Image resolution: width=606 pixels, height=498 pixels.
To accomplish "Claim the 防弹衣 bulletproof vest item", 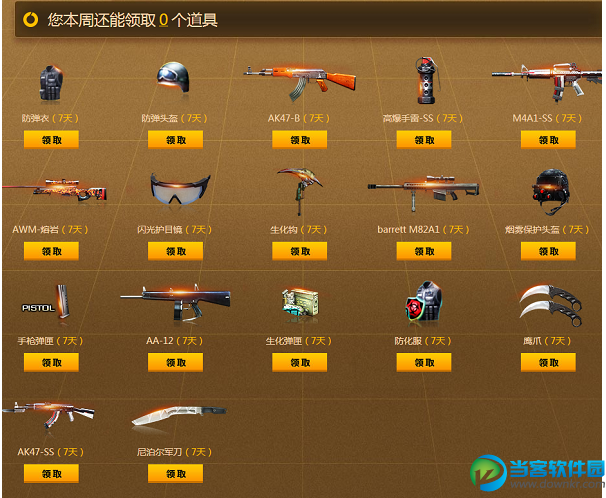I will (51, 140).
